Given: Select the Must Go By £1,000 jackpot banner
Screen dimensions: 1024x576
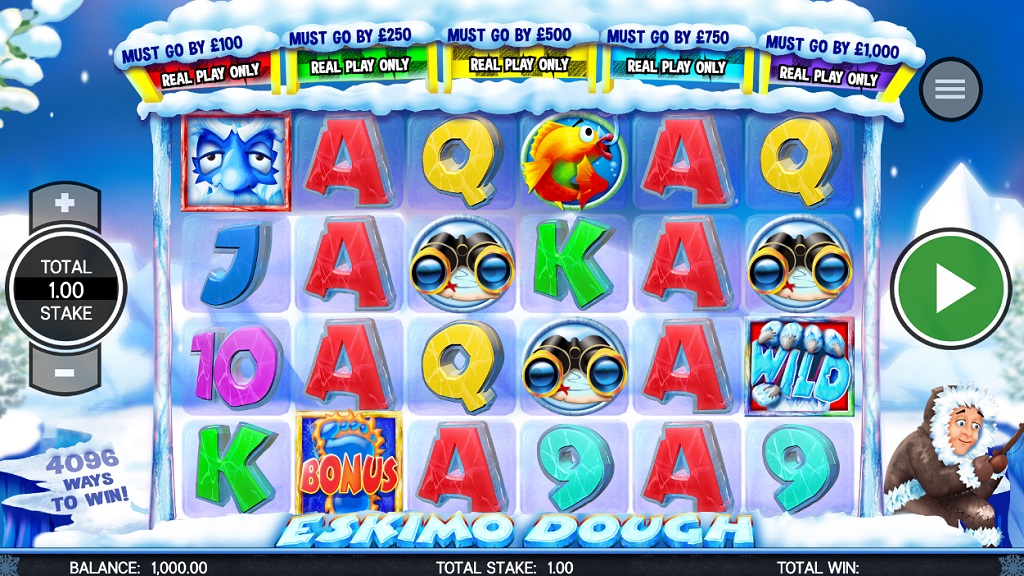Looking at the screenshot, I should click(x=831, y=62).
